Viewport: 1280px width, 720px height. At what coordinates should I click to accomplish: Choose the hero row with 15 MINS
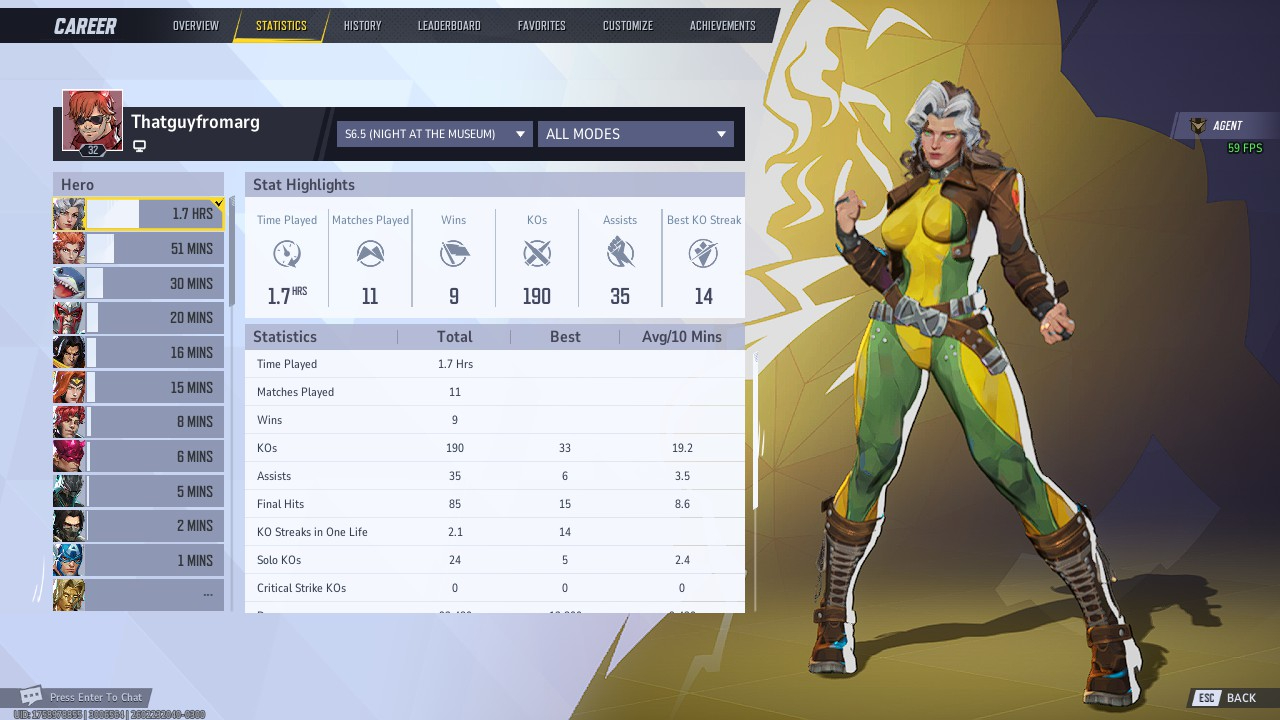point(139,388)
